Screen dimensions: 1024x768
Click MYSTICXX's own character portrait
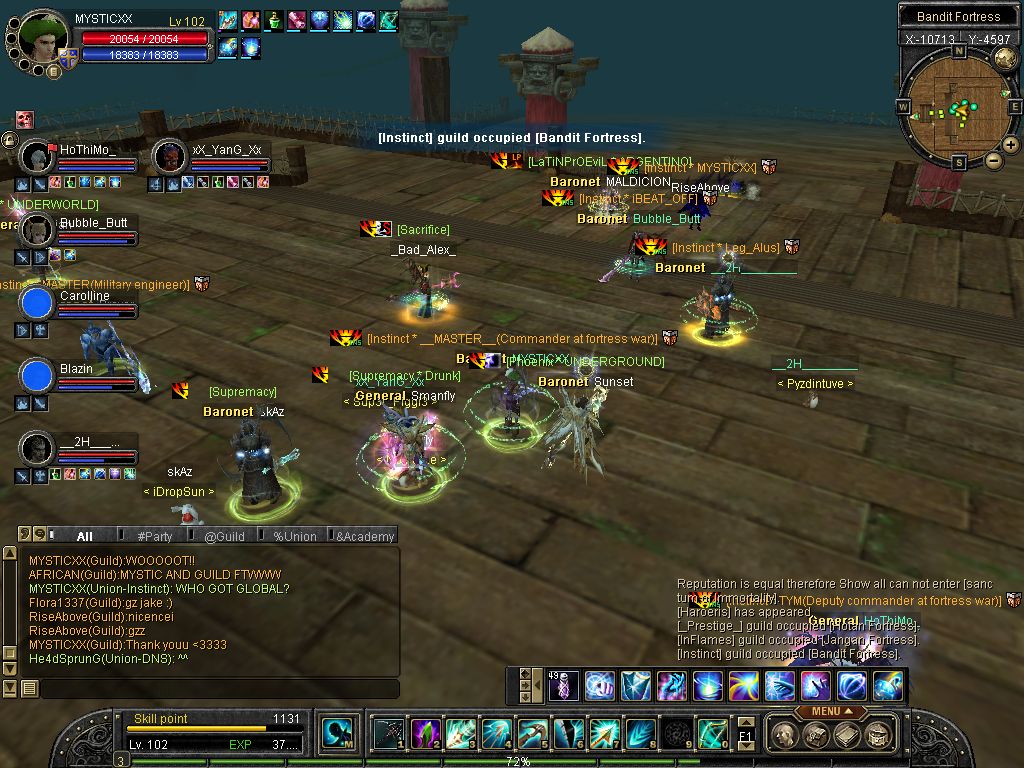pyautogui.click(x=43, y=37)
